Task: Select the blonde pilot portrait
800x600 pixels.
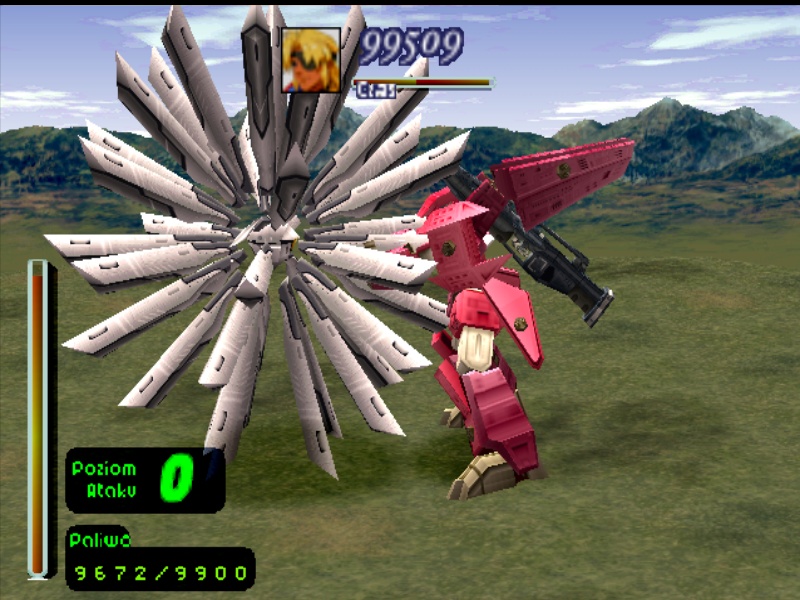Action: click(x=311, y=60)
